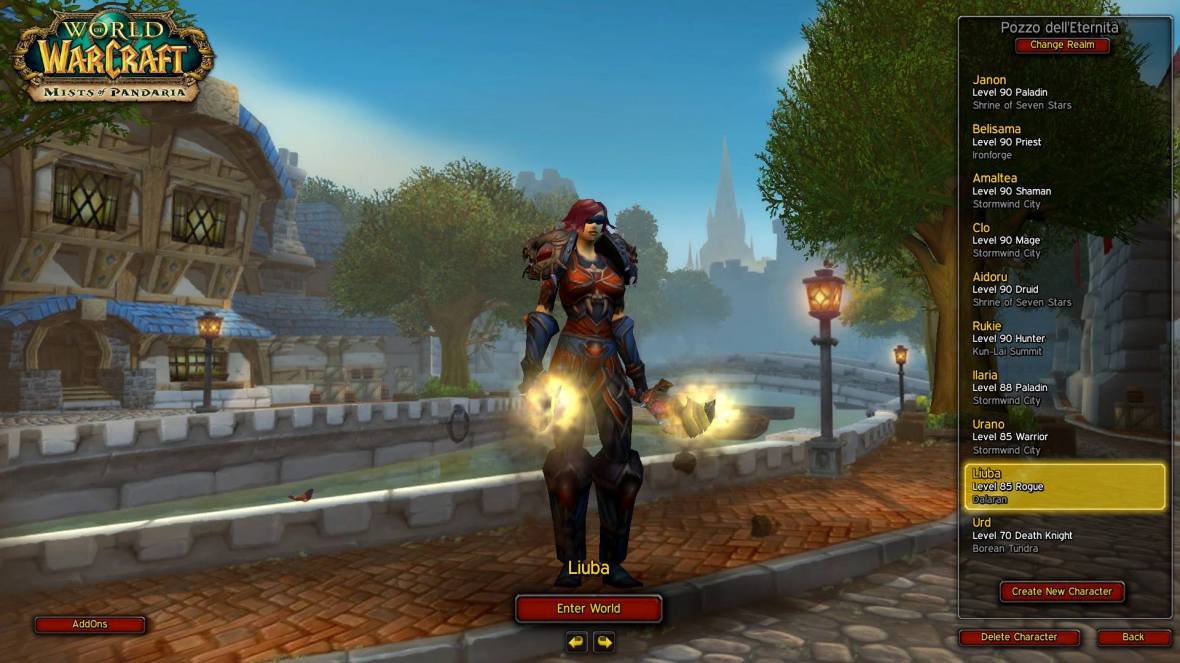Pick Amaltea the Shaman

pyautogui.click(x=1064, y=190)
